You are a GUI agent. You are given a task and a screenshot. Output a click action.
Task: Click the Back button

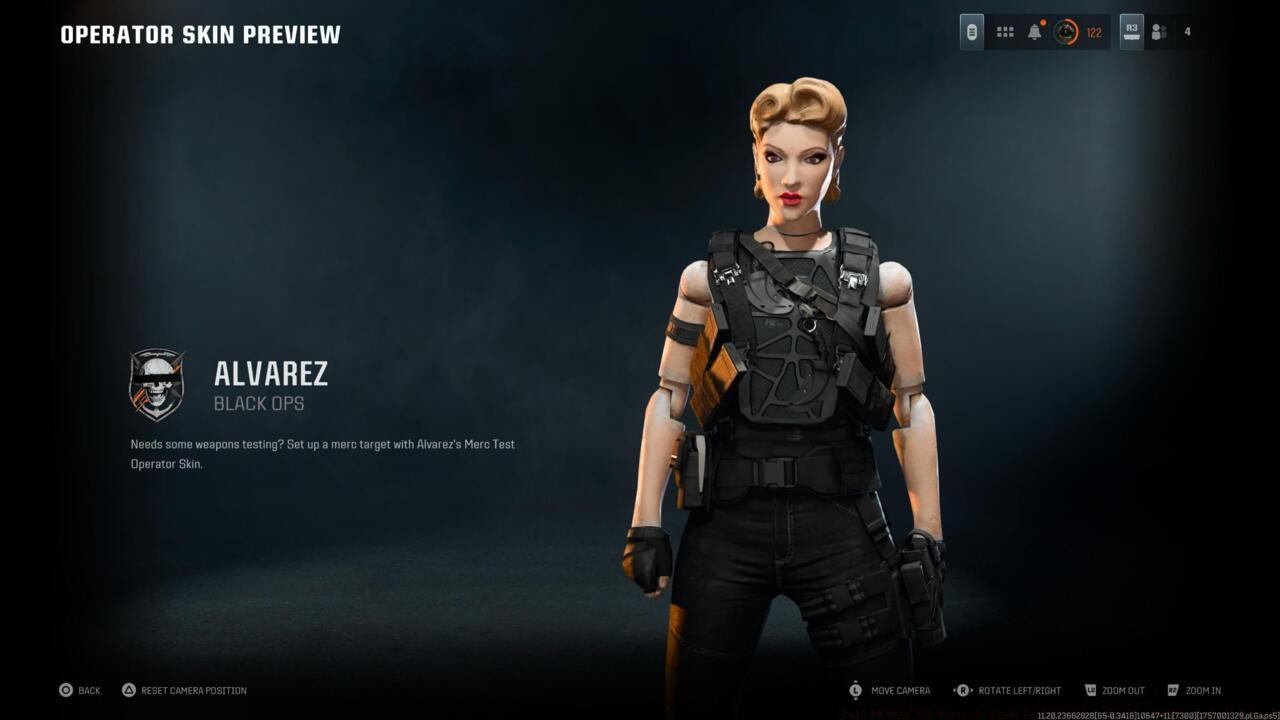click(x=79, y=690)
